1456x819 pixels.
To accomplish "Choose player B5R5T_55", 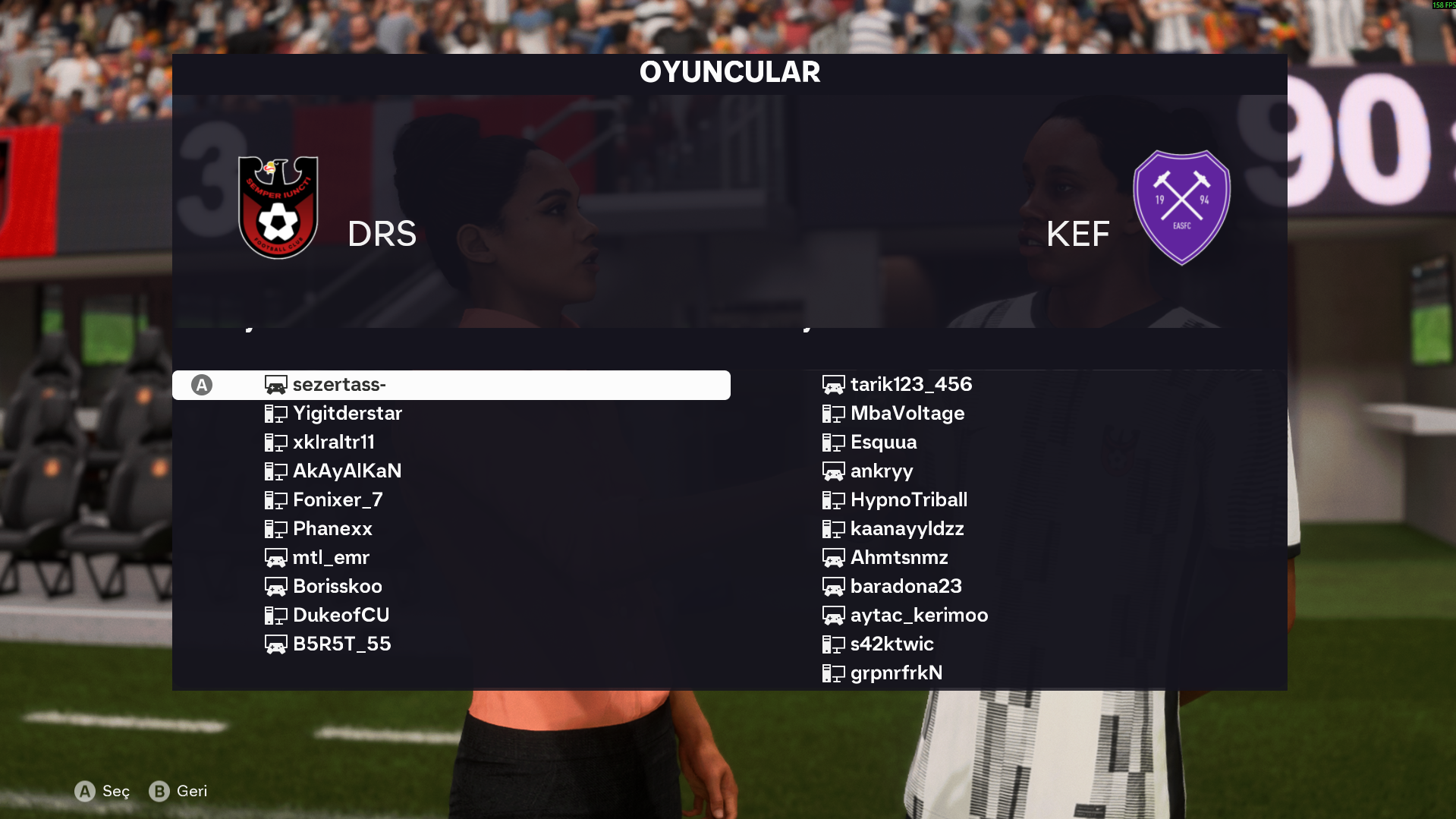I will tap(341, 644).
